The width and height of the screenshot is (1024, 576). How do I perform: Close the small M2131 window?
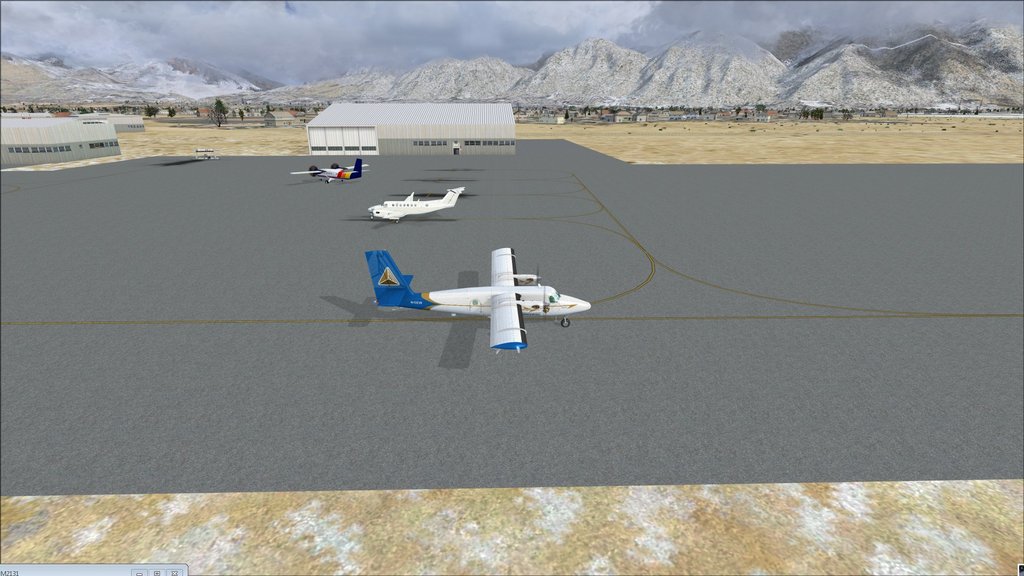[x=176, y=573]
